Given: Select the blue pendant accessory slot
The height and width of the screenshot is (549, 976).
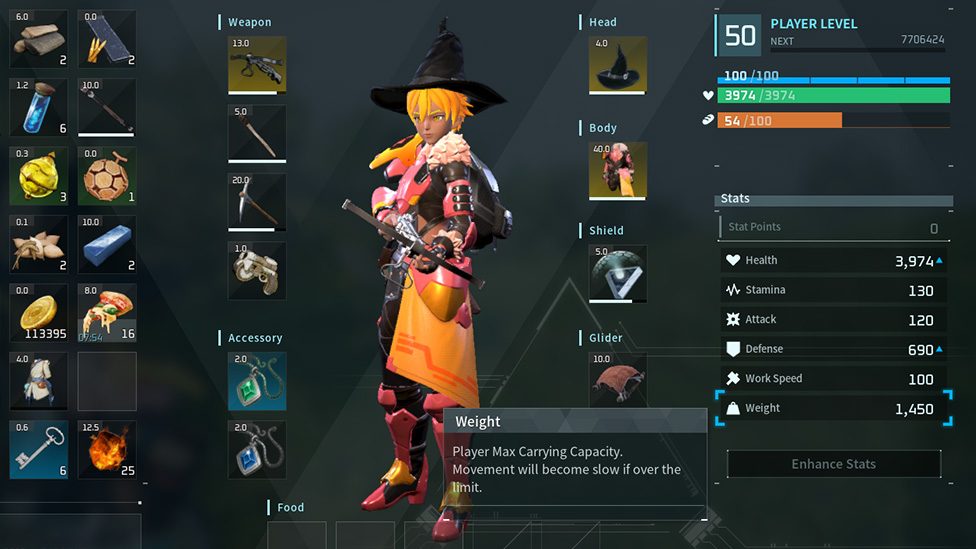Looking at the screenshot, I should click(x=257, y=449).
